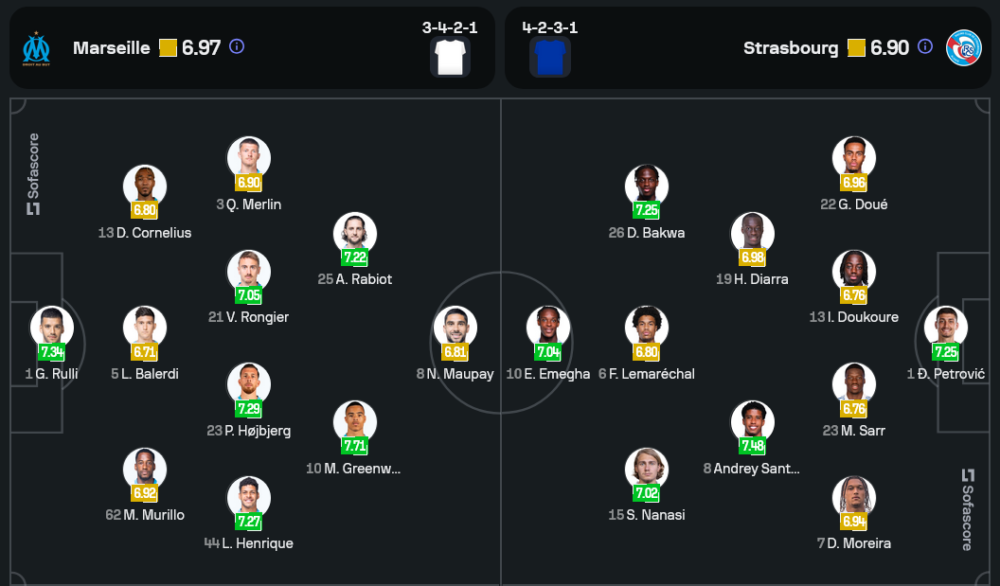Image resolution: width=1000 pixels, height=586 pixels.
Task: Open M. Greenwood's player card
Action: coord(355,422)
